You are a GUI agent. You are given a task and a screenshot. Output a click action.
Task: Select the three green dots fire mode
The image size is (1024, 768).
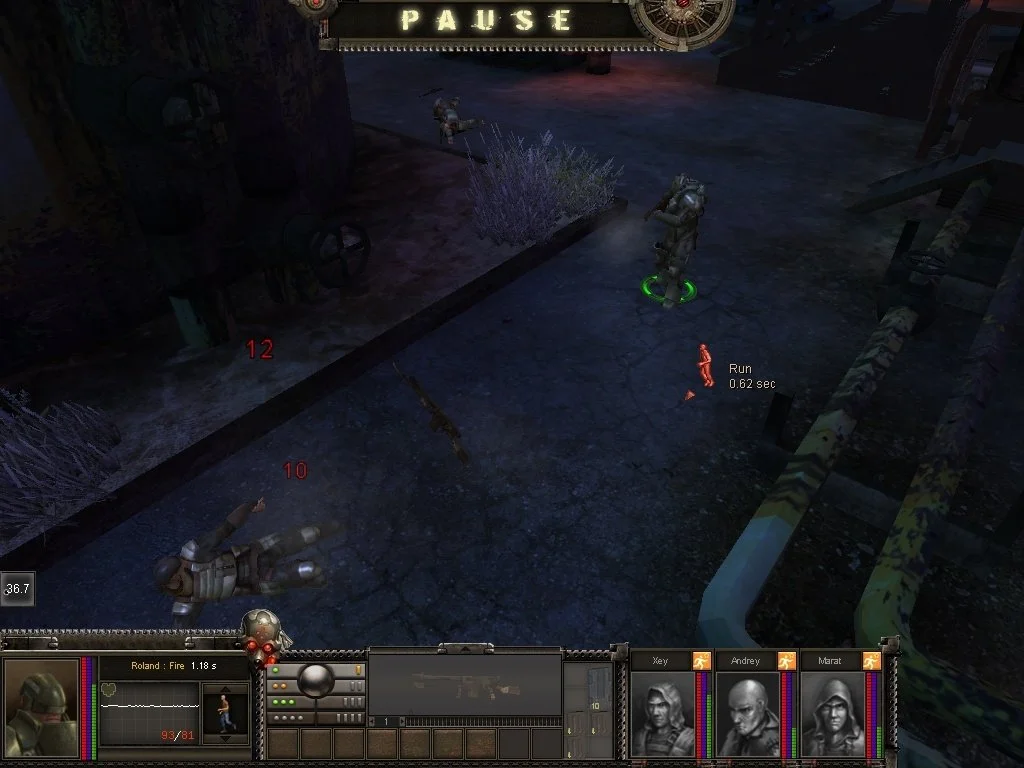coord(284,702)
